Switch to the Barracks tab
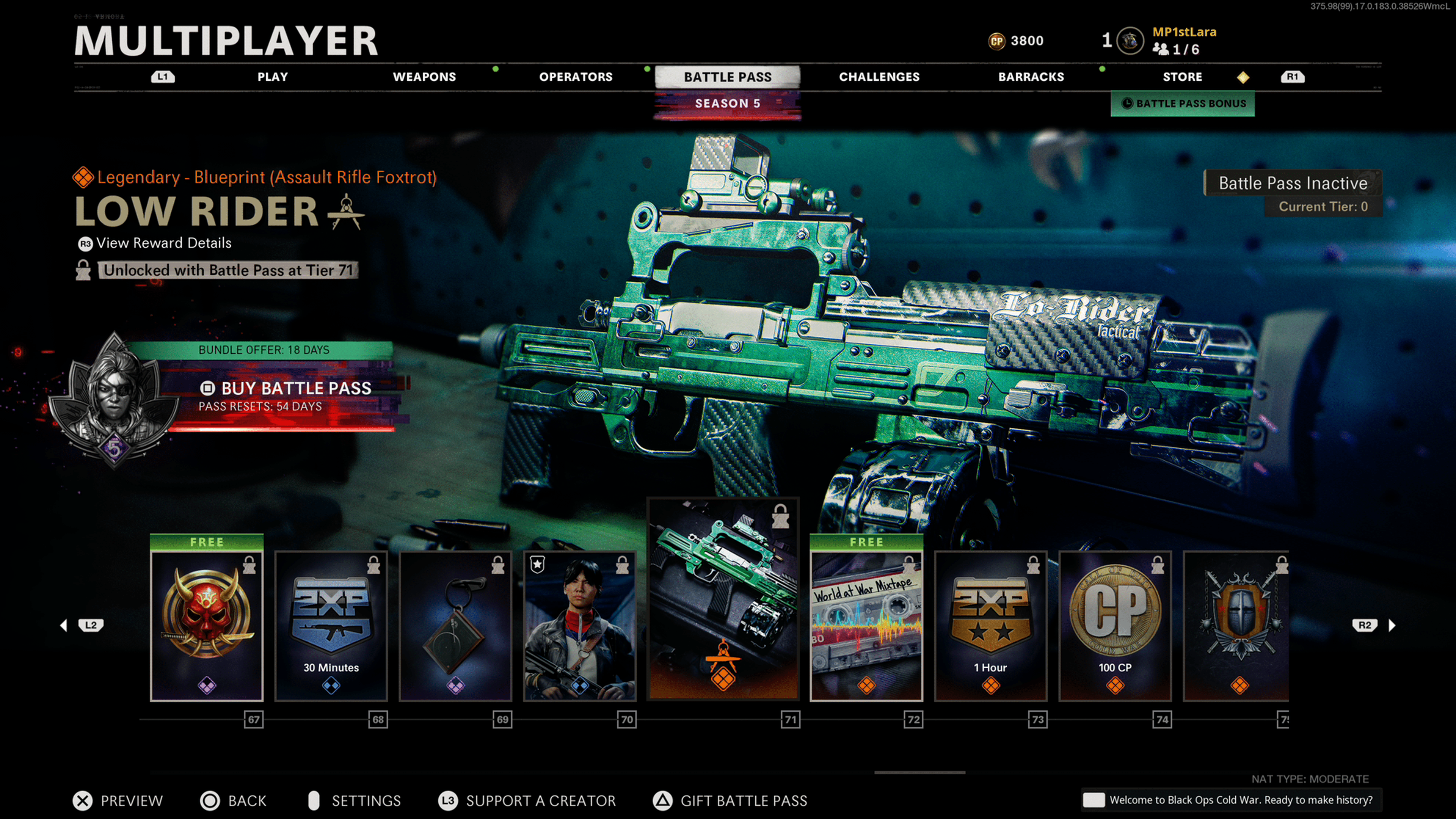Image resolution: width=1456 pixels, height=819 pixels. point(1031,77)
